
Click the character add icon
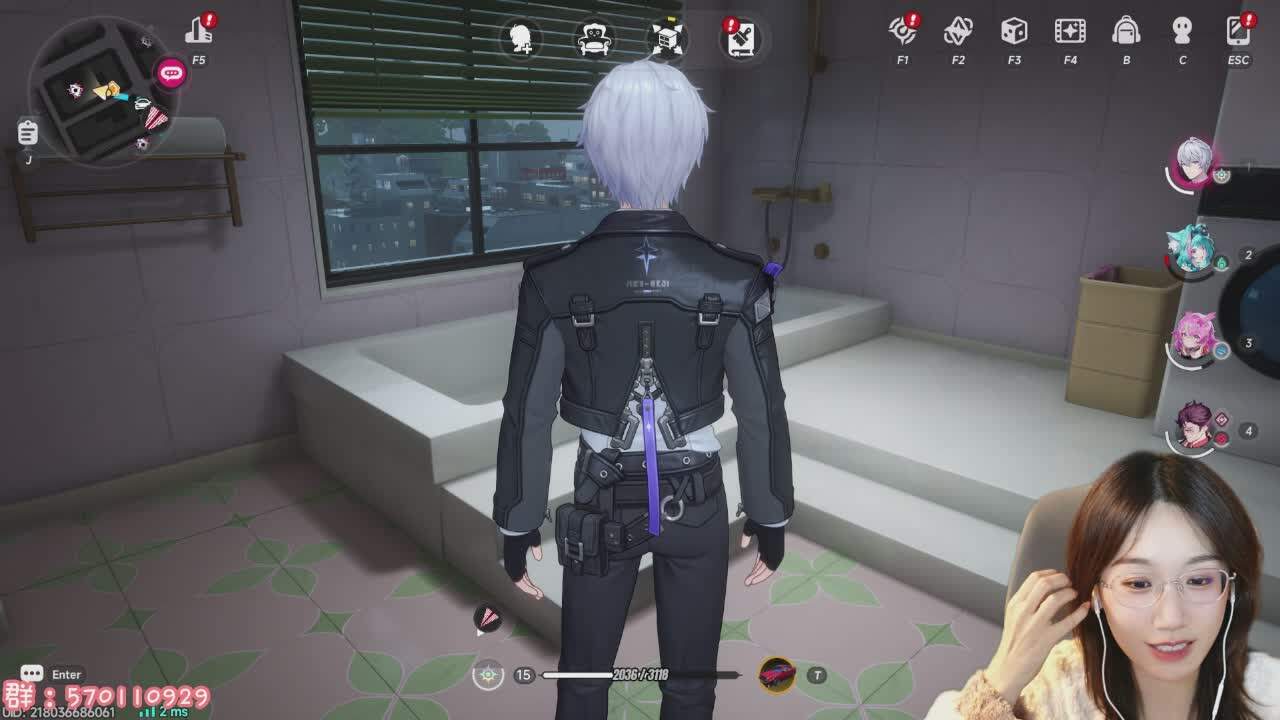point(521,39)
